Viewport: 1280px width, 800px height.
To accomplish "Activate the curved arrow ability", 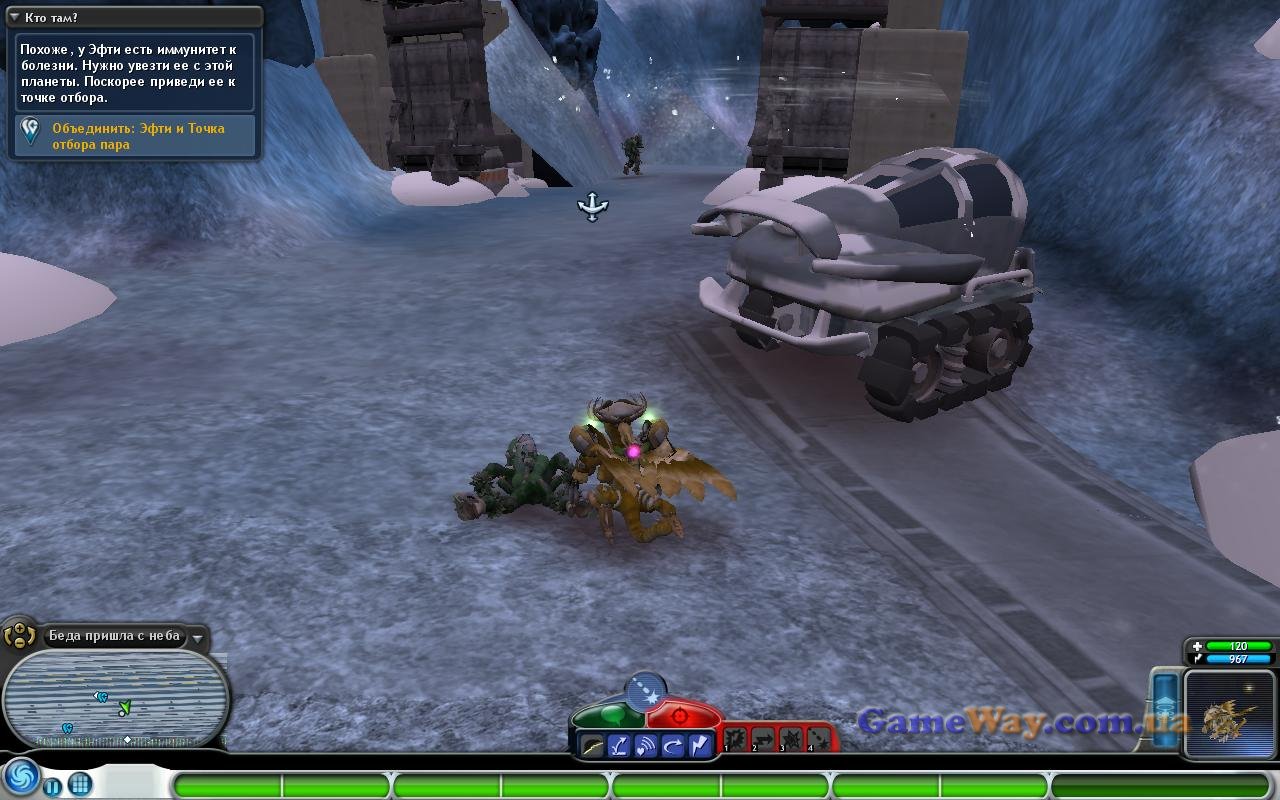I will 672,745.
